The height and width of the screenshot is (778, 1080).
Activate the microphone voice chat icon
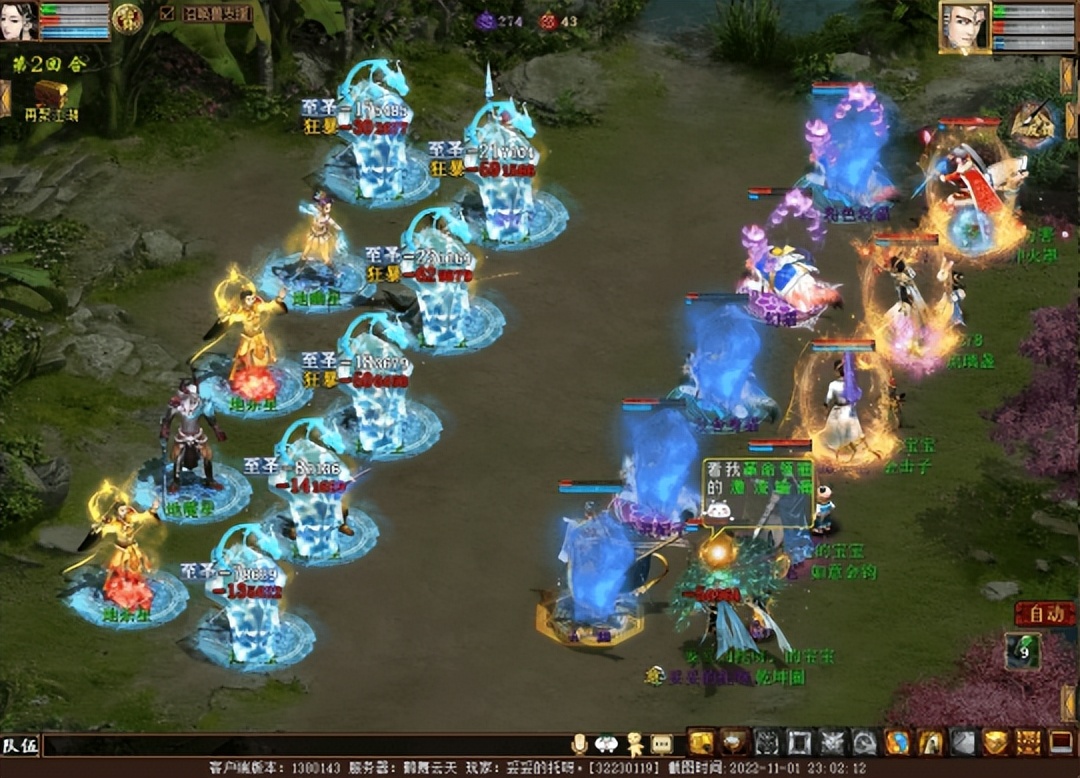580,744
